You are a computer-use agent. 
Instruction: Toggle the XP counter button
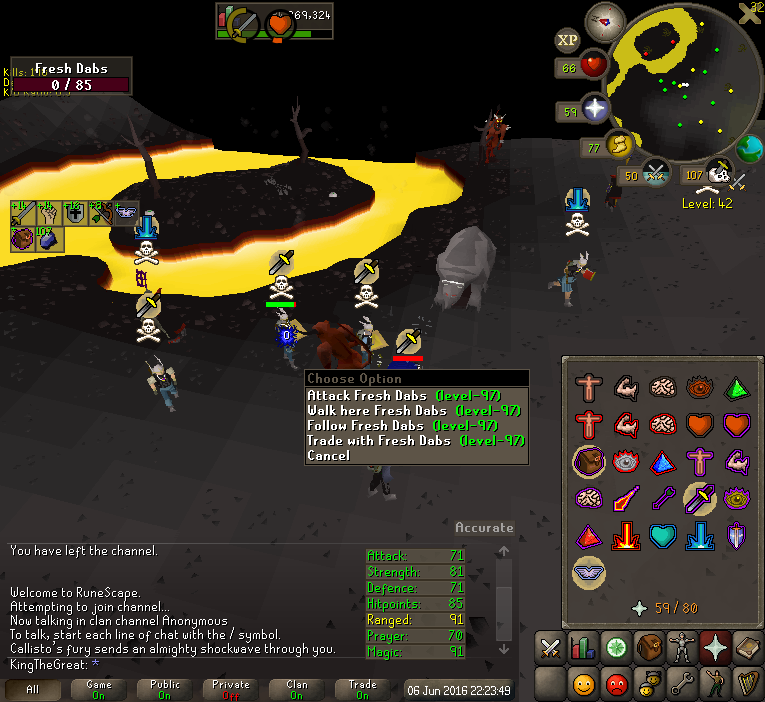[x=568, y=40]
